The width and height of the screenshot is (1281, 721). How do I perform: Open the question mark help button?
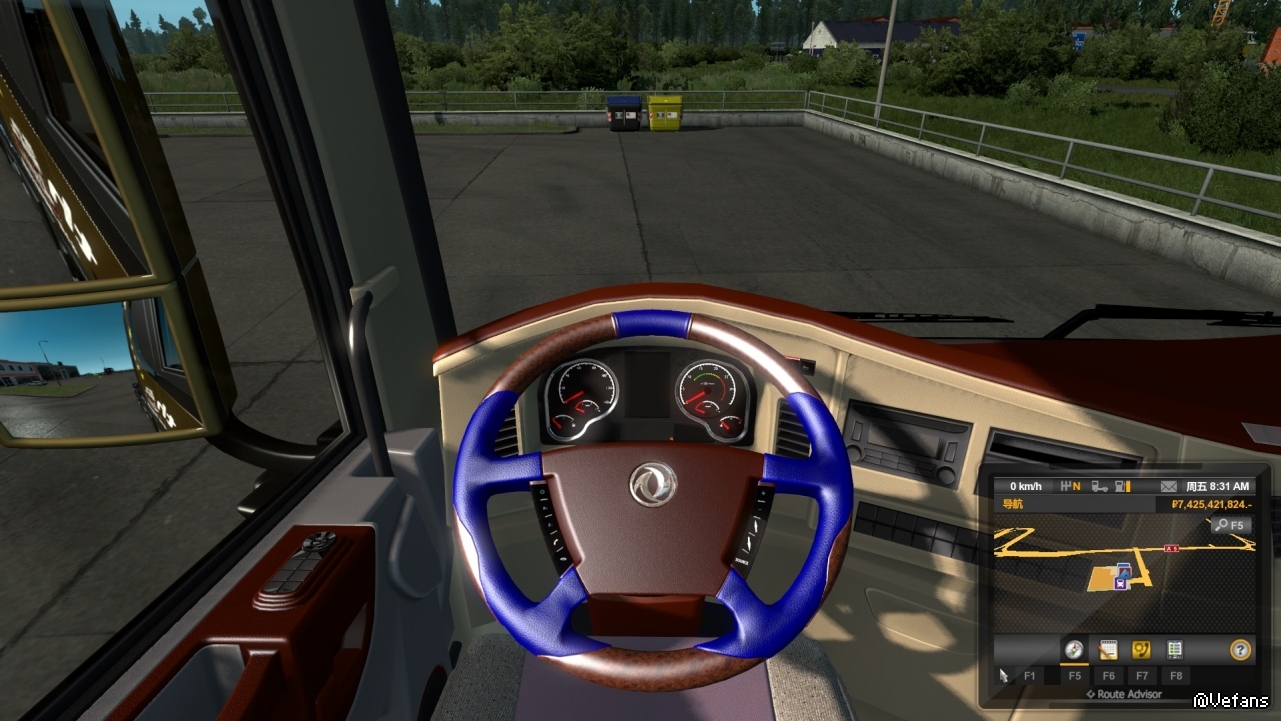(1240, 650)
